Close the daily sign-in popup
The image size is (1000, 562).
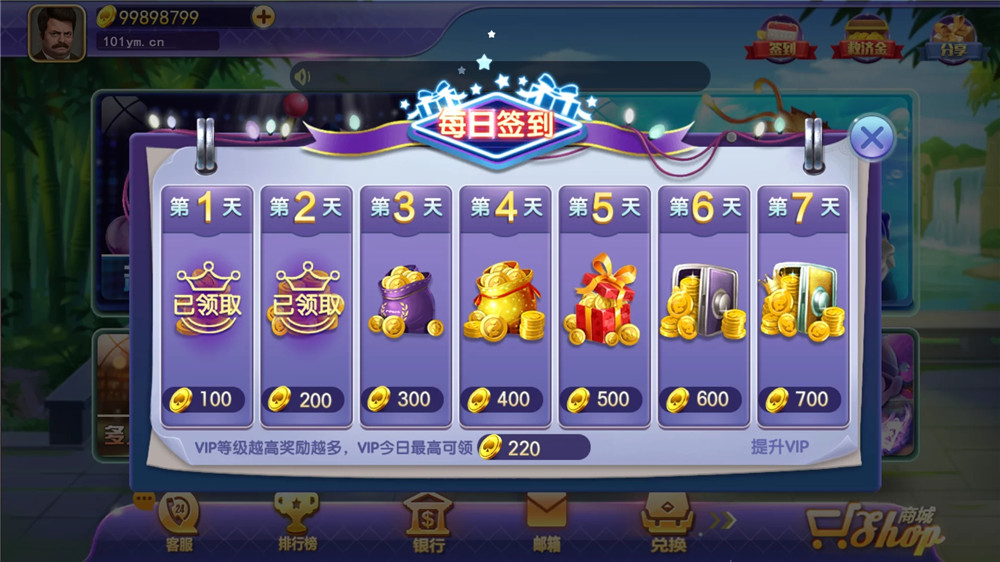tap(872, 138)
